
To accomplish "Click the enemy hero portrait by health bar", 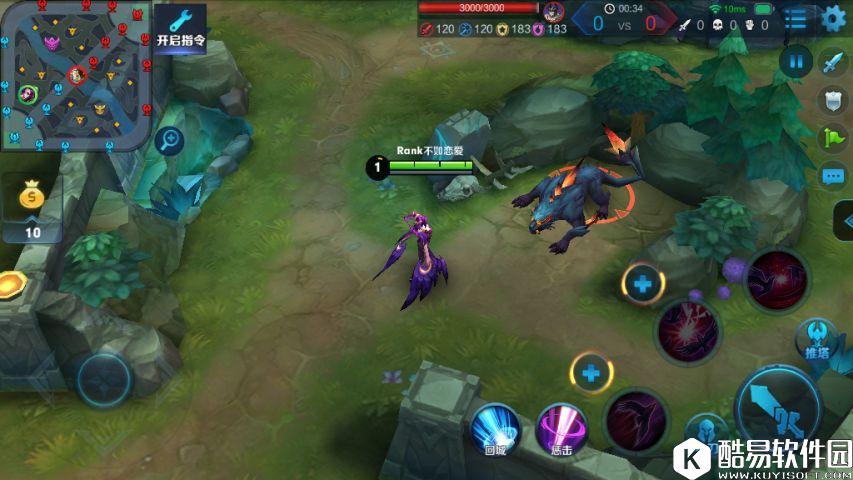I will click(x=553, y=12).
